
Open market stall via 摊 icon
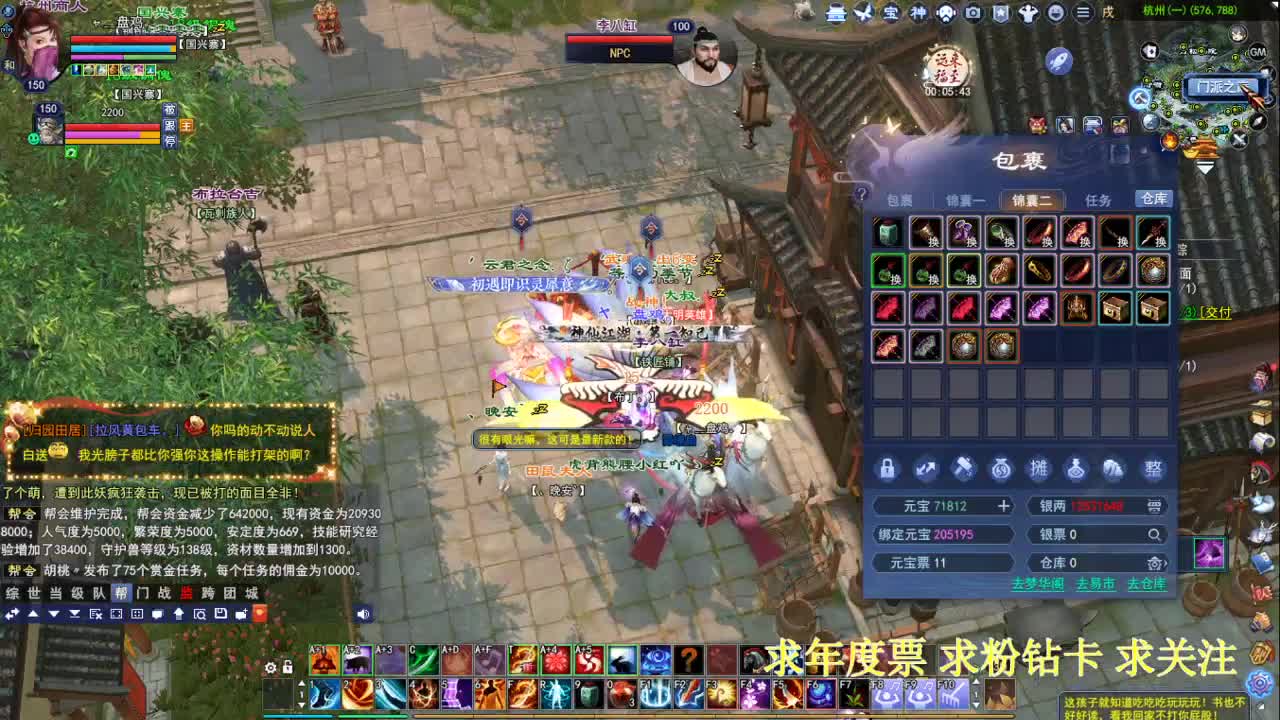pyautogui.click(x=1038, y=468)
